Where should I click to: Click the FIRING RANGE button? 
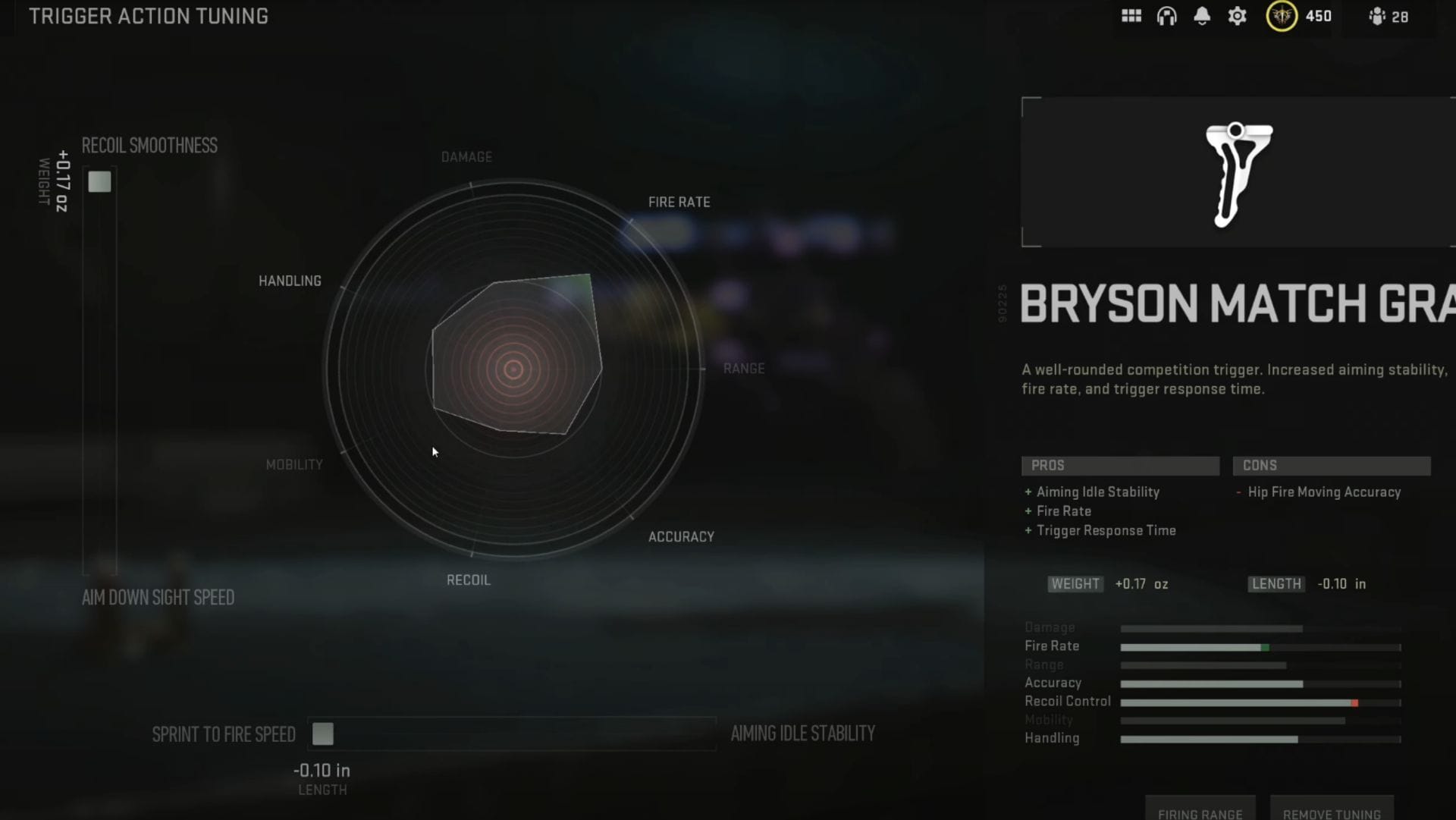pyautogui.click(x=1200, y=812)
